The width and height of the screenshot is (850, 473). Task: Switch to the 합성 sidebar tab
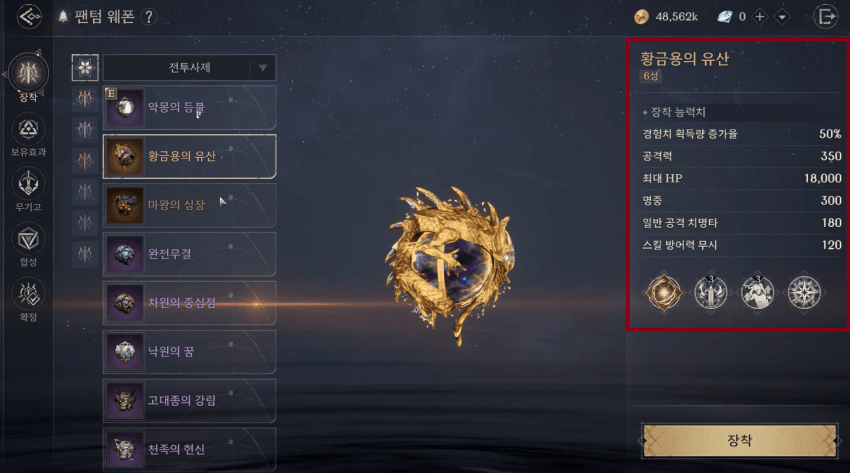pyautogui.click(x=28, y=240)
